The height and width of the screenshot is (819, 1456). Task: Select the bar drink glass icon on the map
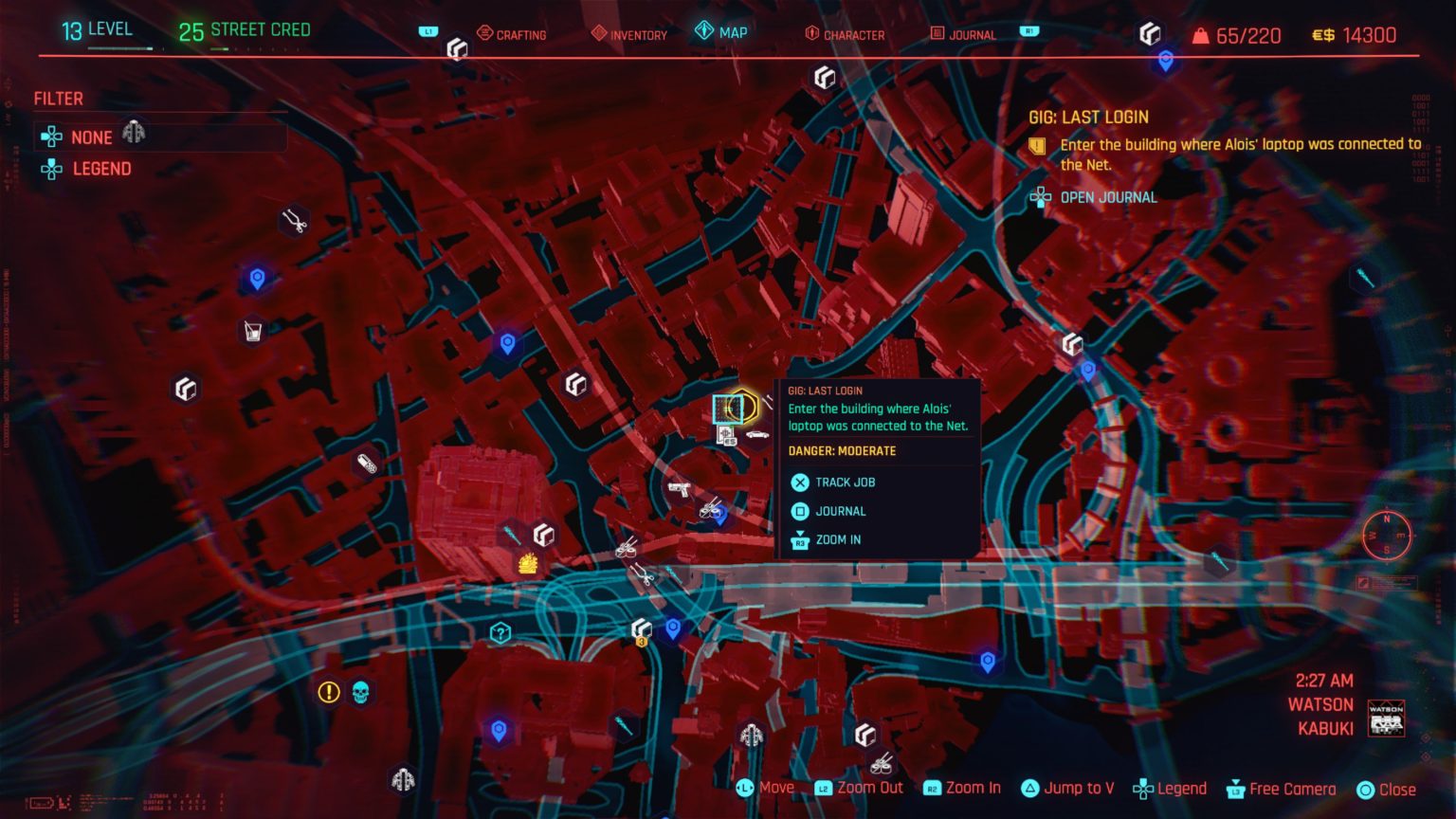[252, 329]
